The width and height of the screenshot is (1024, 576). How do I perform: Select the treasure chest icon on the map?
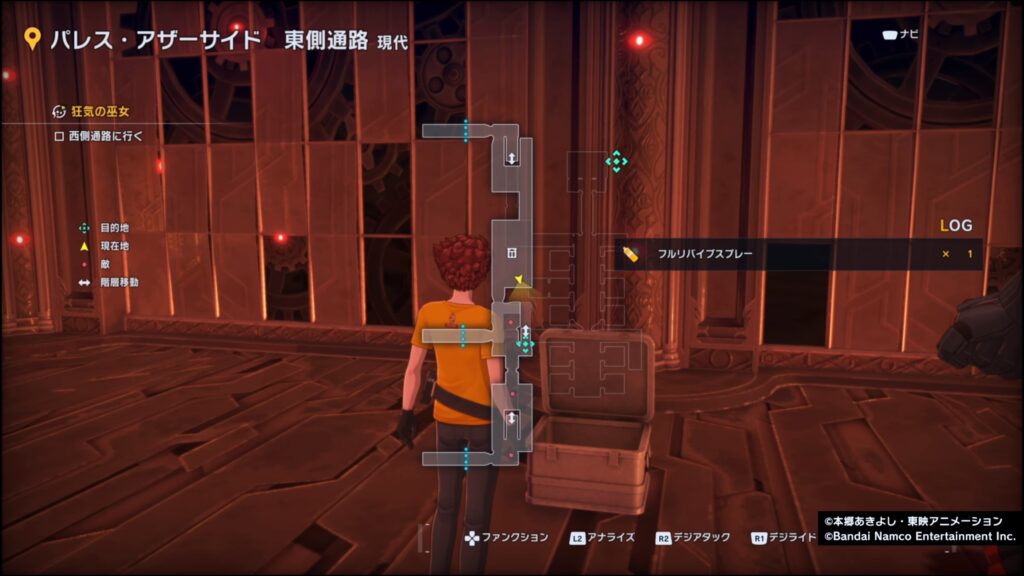(511, 252)
